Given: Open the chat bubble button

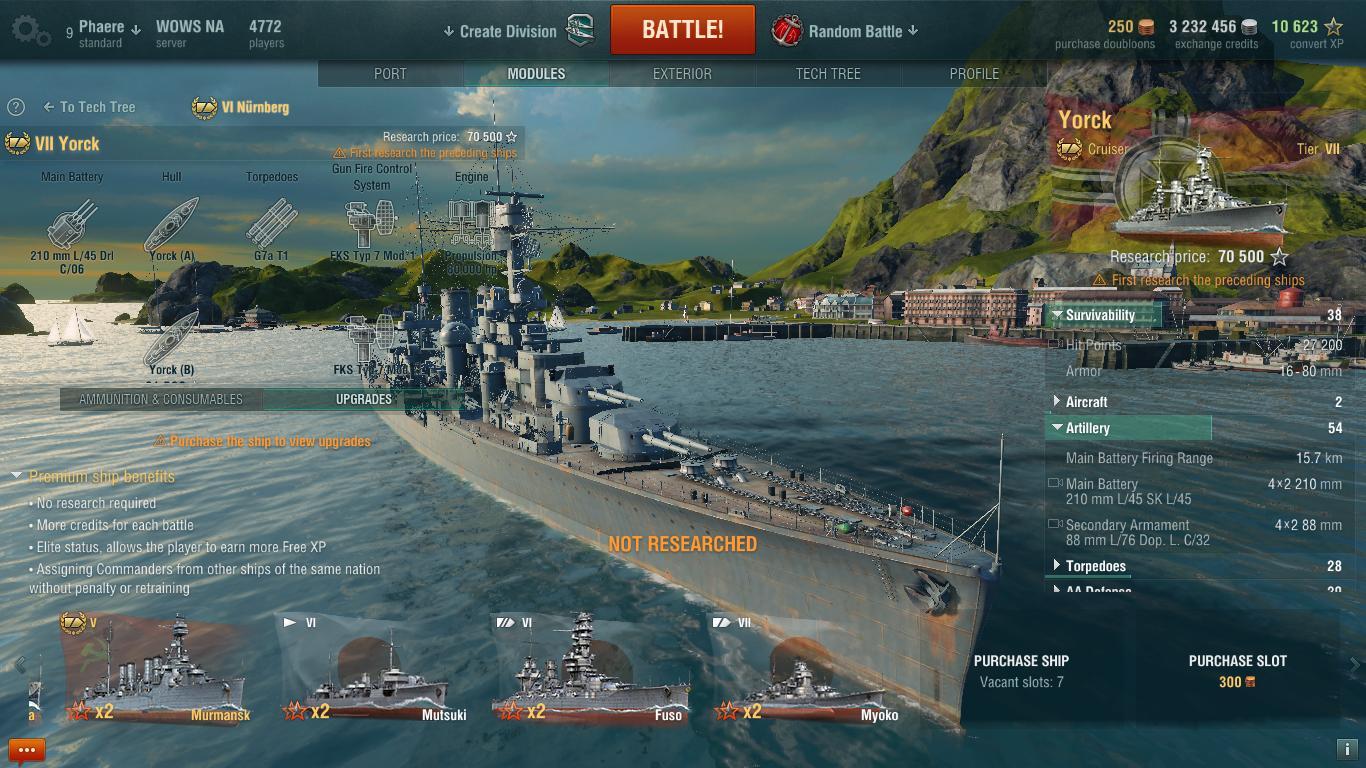Looking at the screenshot, I should [x=27, y=750].
